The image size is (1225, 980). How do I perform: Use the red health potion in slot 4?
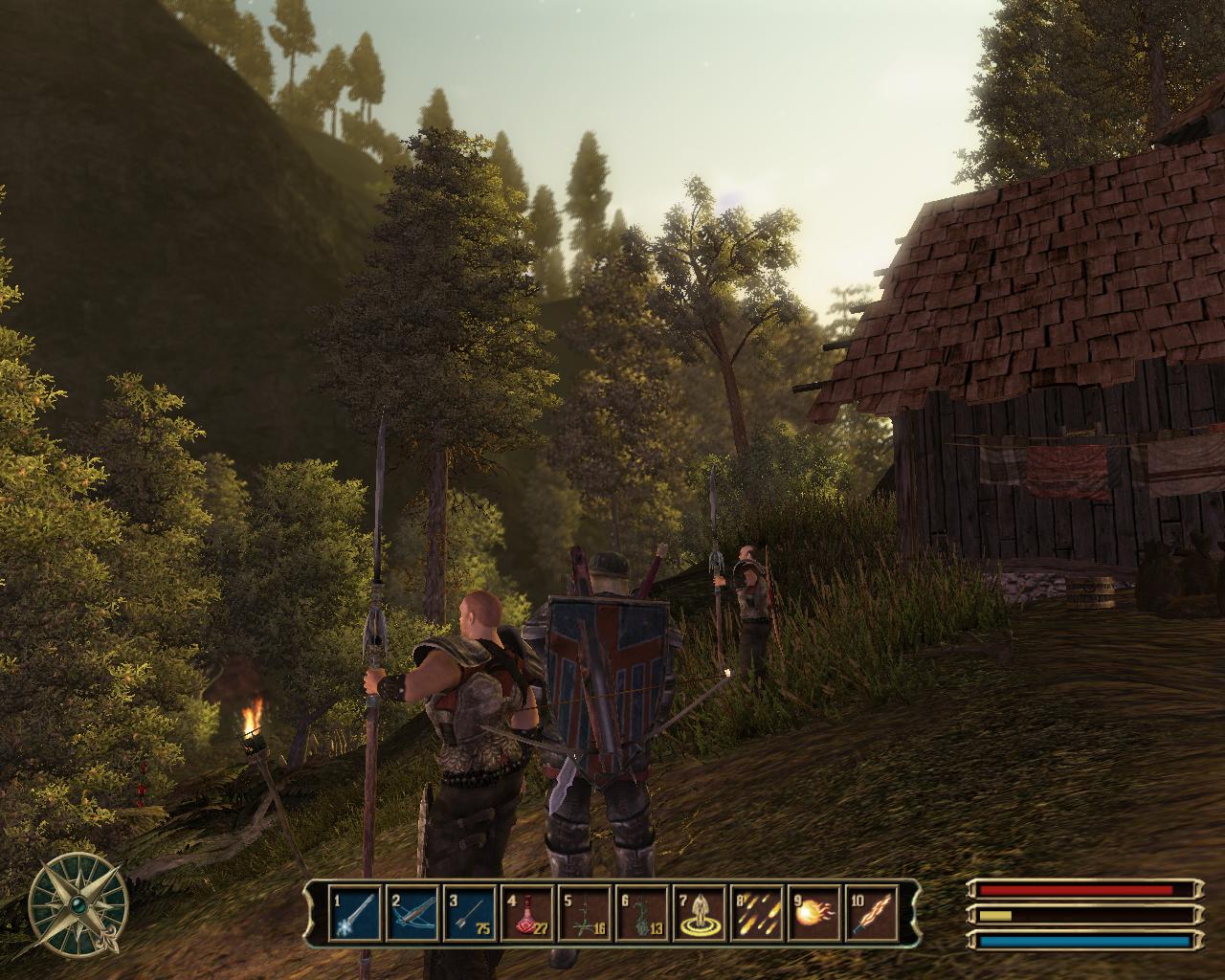coord(528,915)
